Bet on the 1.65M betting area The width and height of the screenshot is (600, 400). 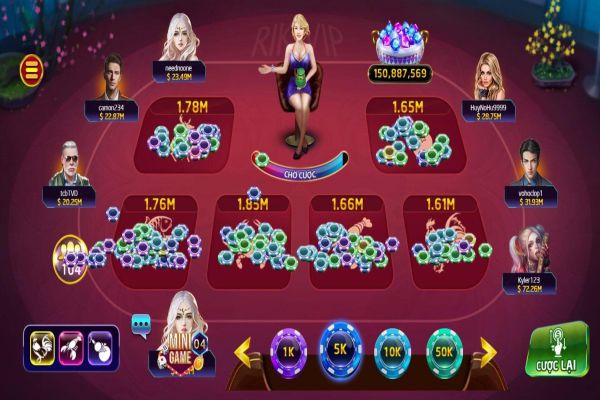coord(410,130)
